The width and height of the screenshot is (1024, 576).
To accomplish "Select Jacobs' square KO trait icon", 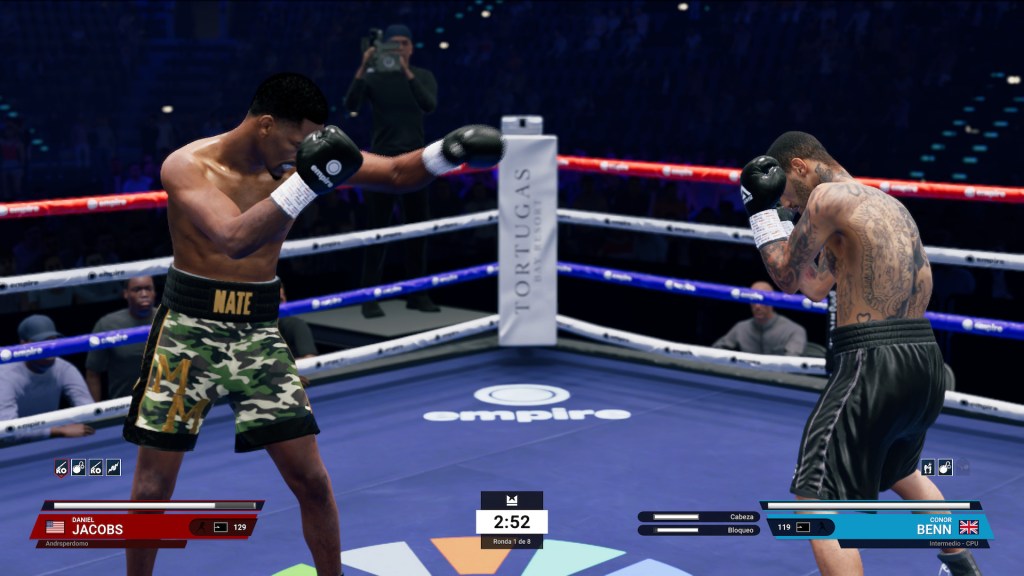I will click(x=96, y=467).
